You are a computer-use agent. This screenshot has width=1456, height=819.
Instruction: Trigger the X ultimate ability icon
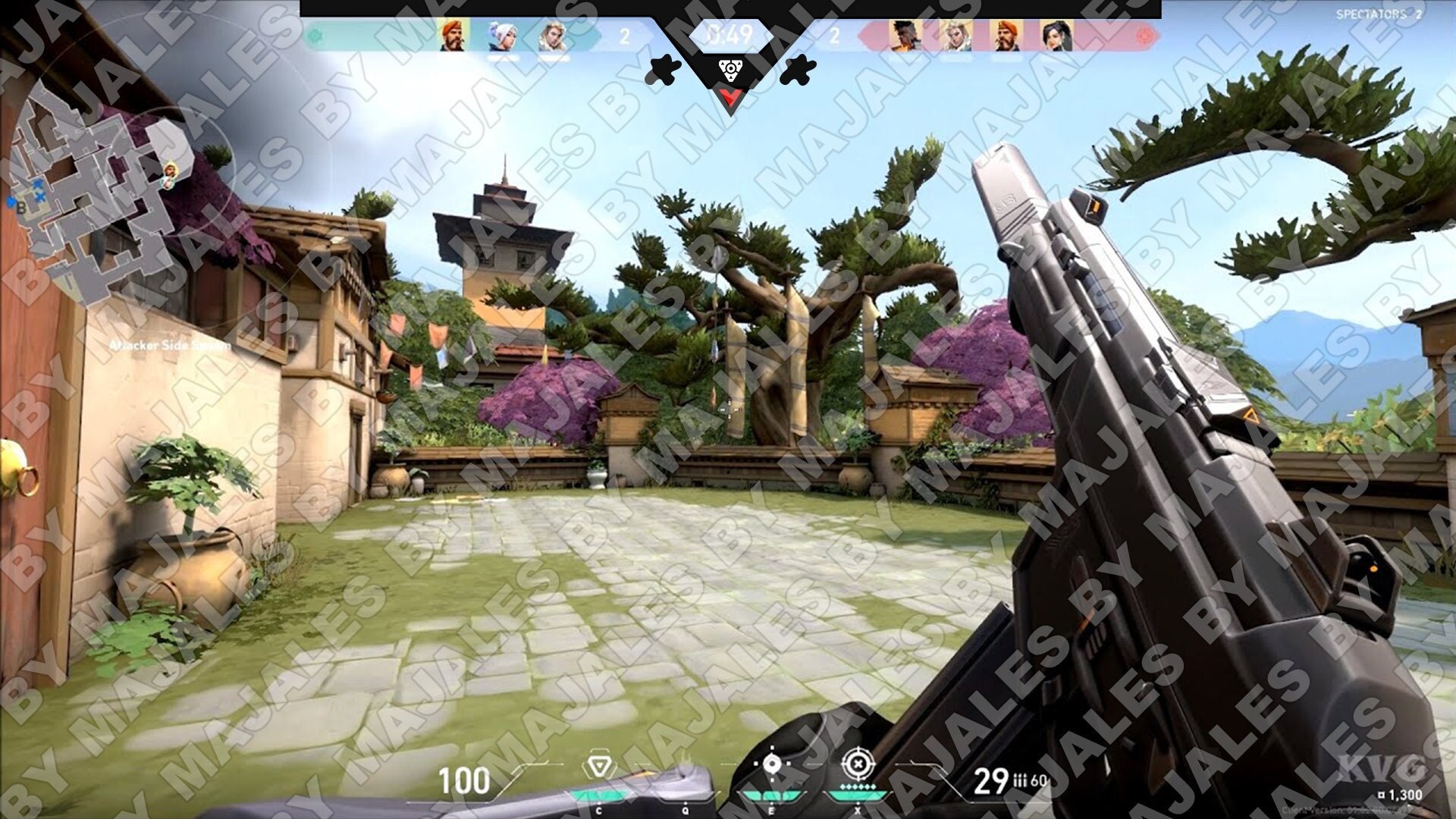859,764
